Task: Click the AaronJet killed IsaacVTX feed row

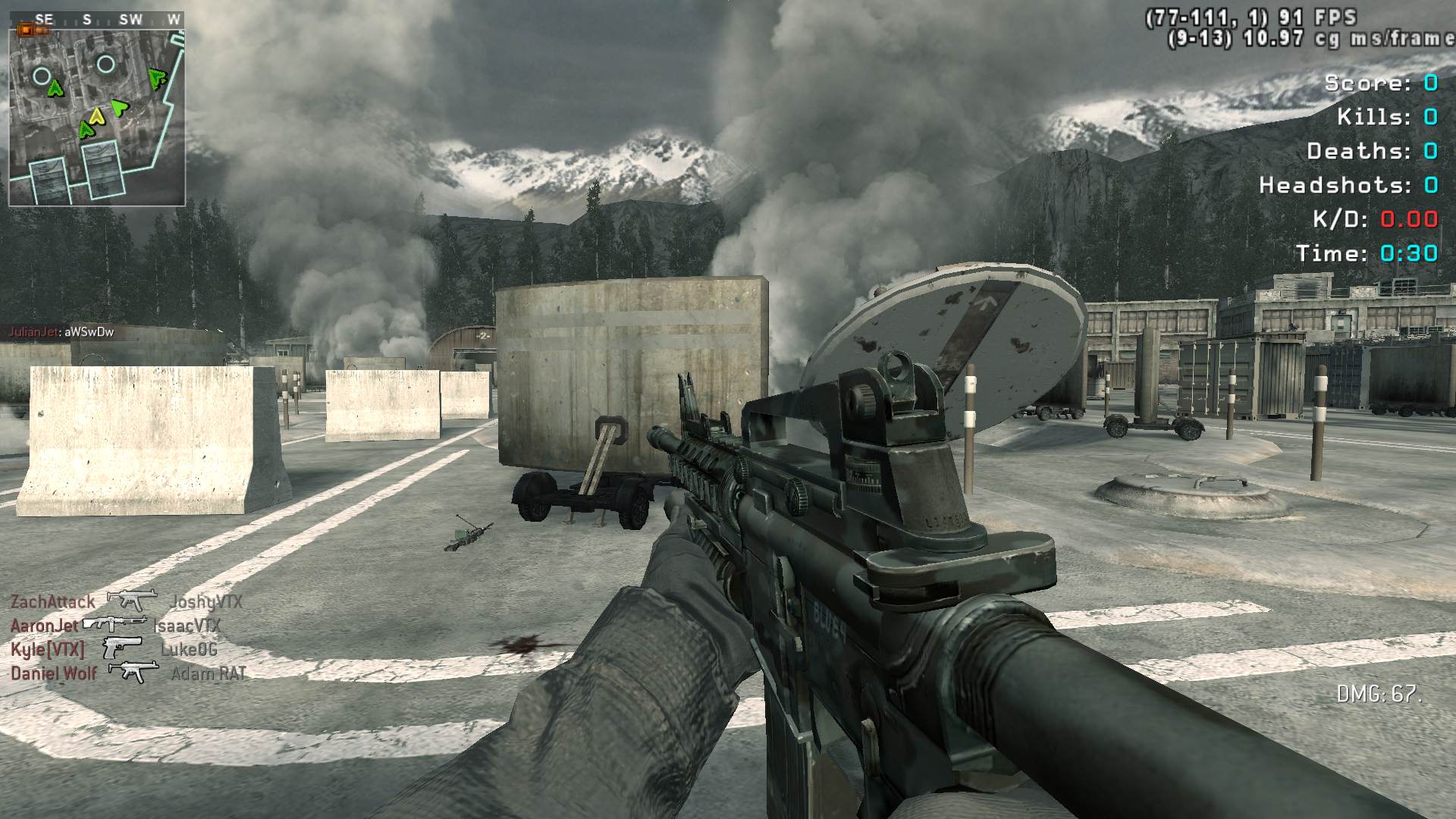Action: click(x=115, y=625)
